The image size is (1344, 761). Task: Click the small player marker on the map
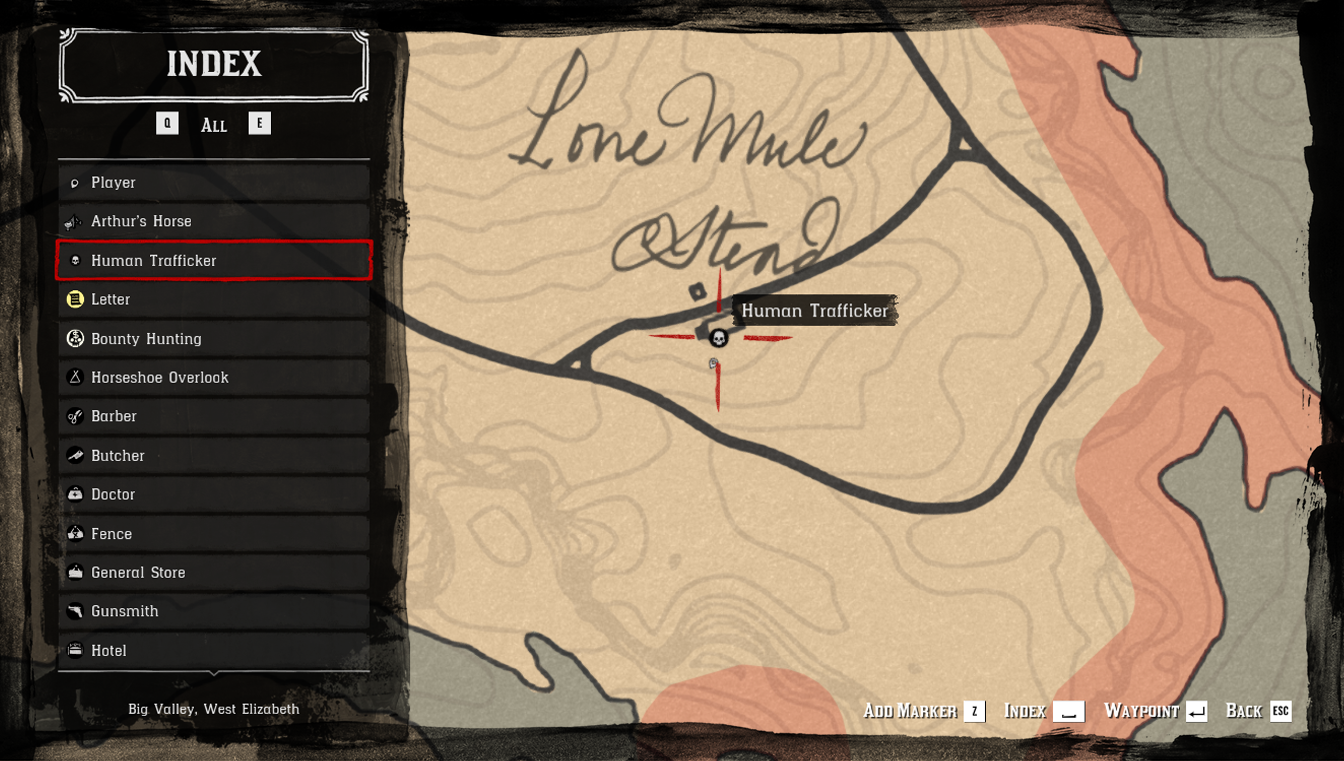point(713,364)
